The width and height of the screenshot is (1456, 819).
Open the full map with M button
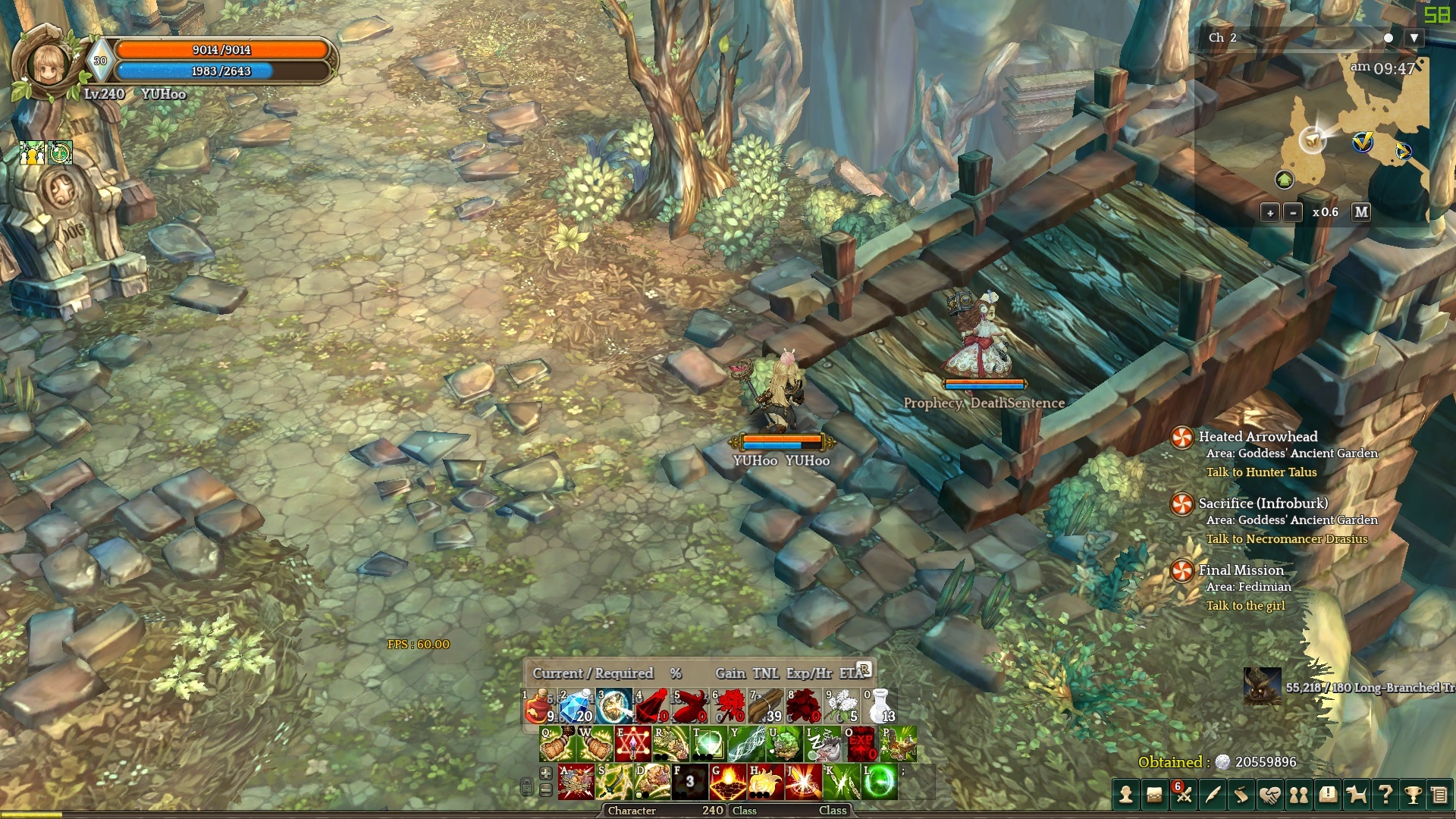(x=1361, y=212)
